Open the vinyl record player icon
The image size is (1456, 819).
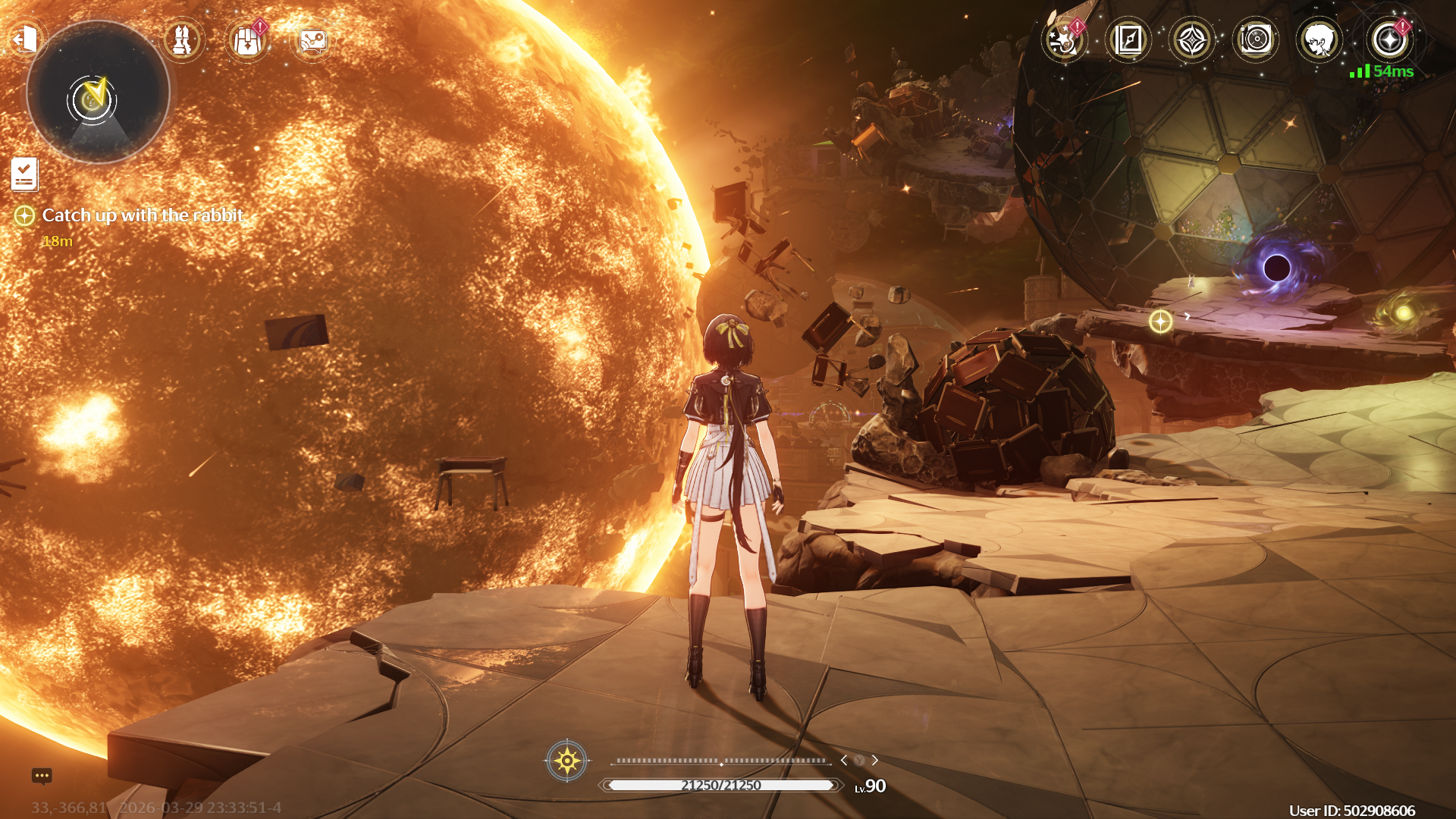click(x=1256, y=39)
